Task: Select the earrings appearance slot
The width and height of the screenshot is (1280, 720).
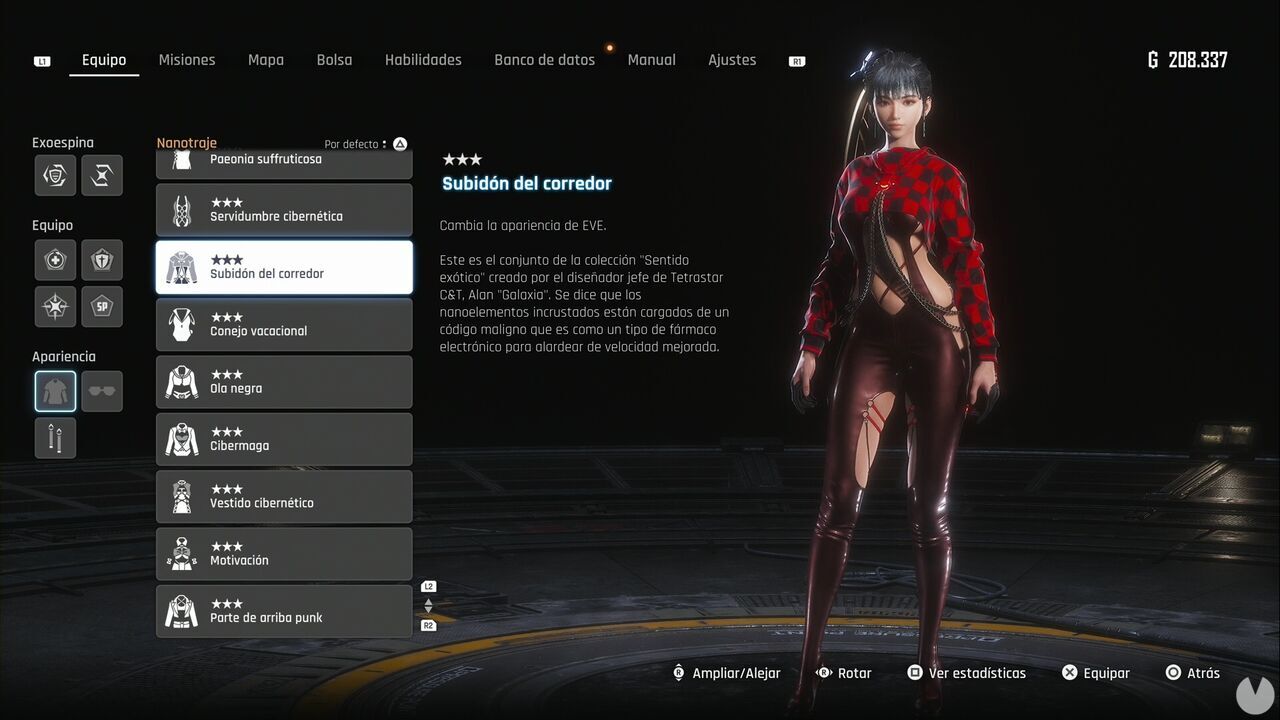Action: pos(55,437)
